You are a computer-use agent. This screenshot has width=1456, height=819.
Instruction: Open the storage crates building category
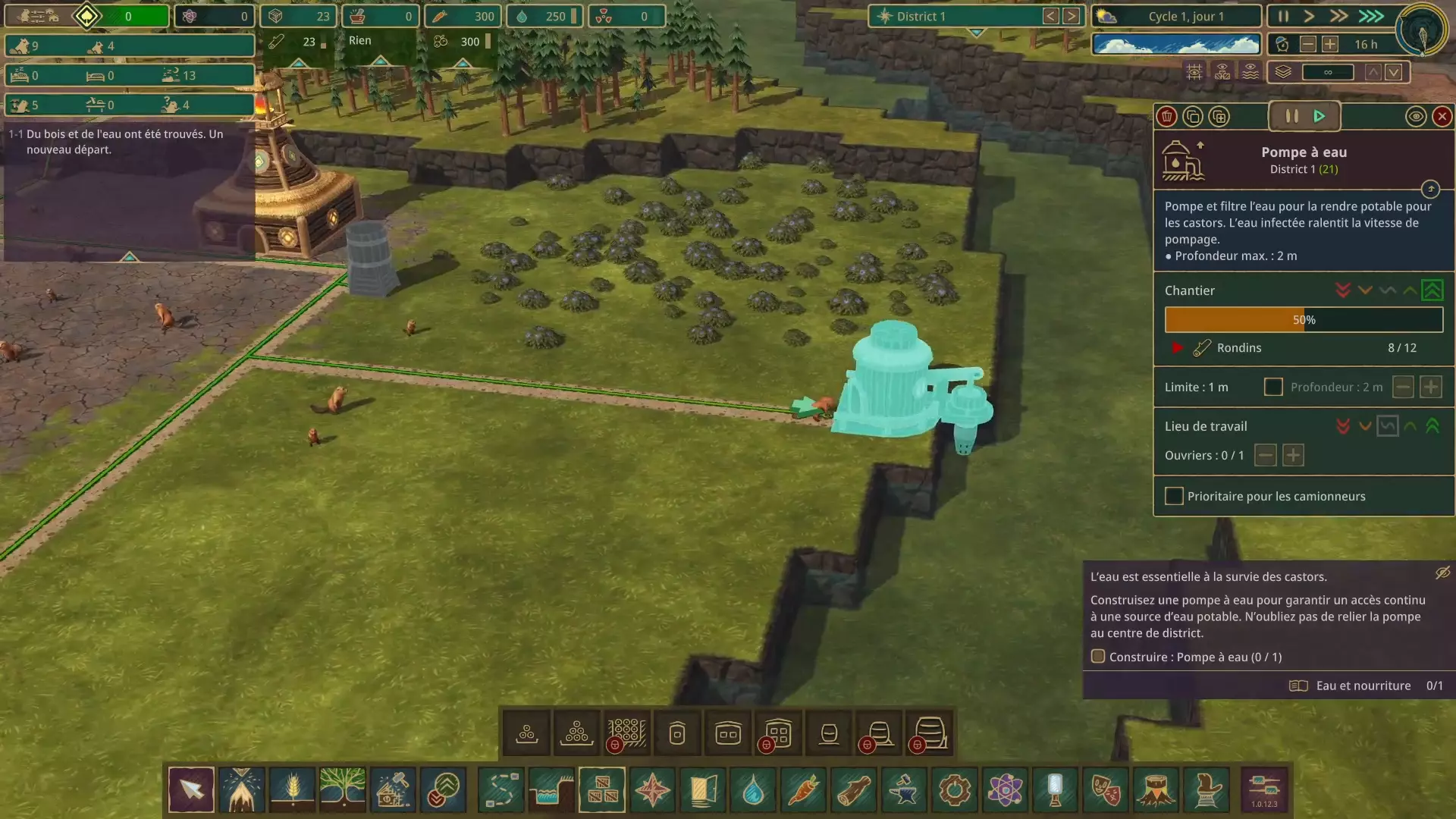[x=602, y=790]
